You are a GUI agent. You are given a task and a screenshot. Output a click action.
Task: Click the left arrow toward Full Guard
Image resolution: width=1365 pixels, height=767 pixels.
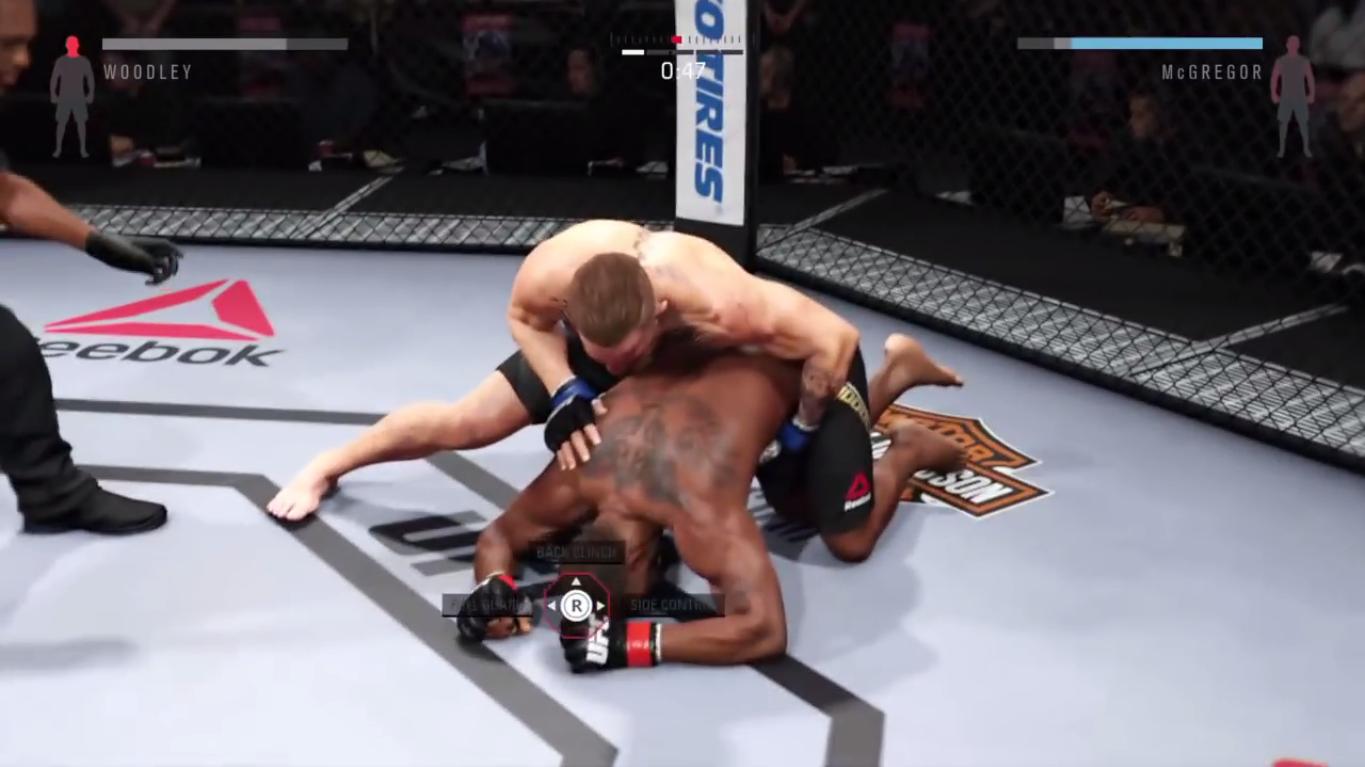pyautogui.click(x=550, y=604)
